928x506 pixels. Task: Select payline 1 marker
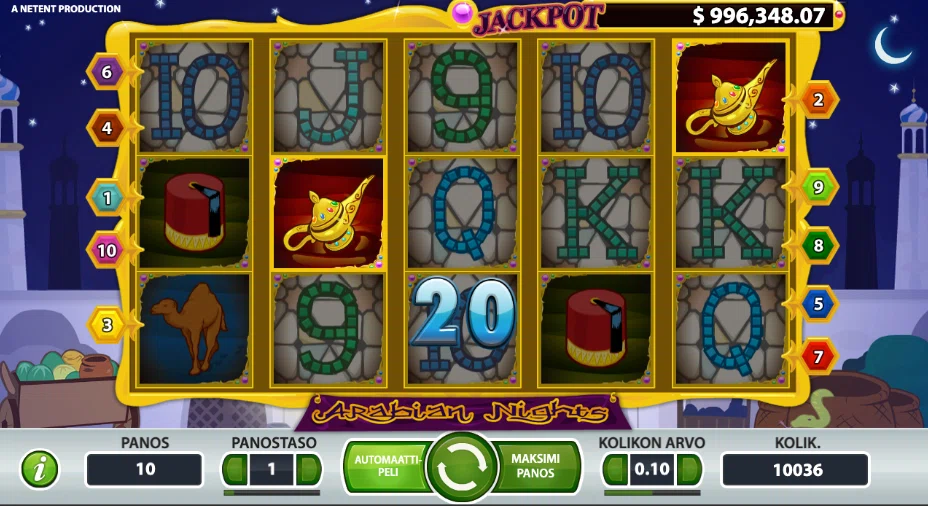coord(106,198)
